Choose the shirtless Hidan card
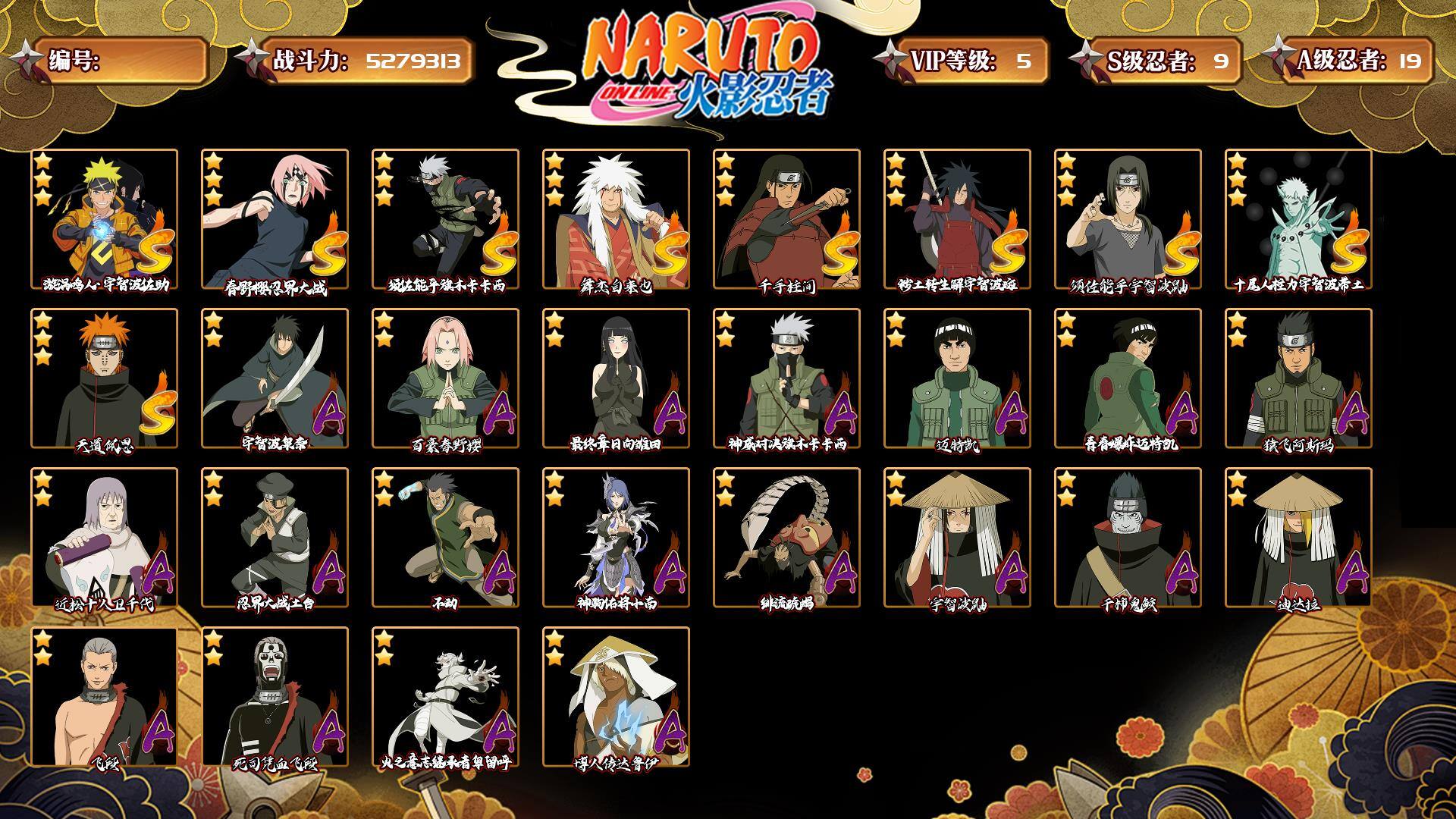The image size is (1456, 819). 104,697
